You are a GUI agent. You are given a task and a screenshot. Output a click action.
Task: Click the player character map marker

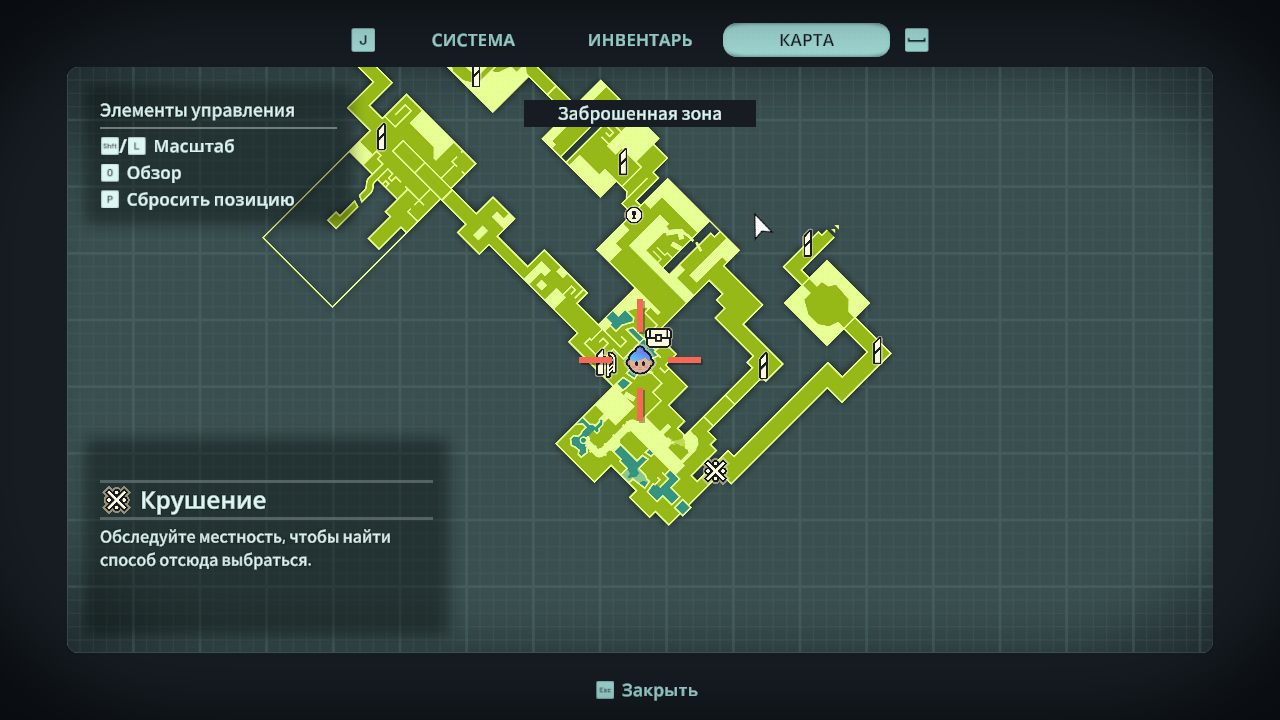[640, 360]
